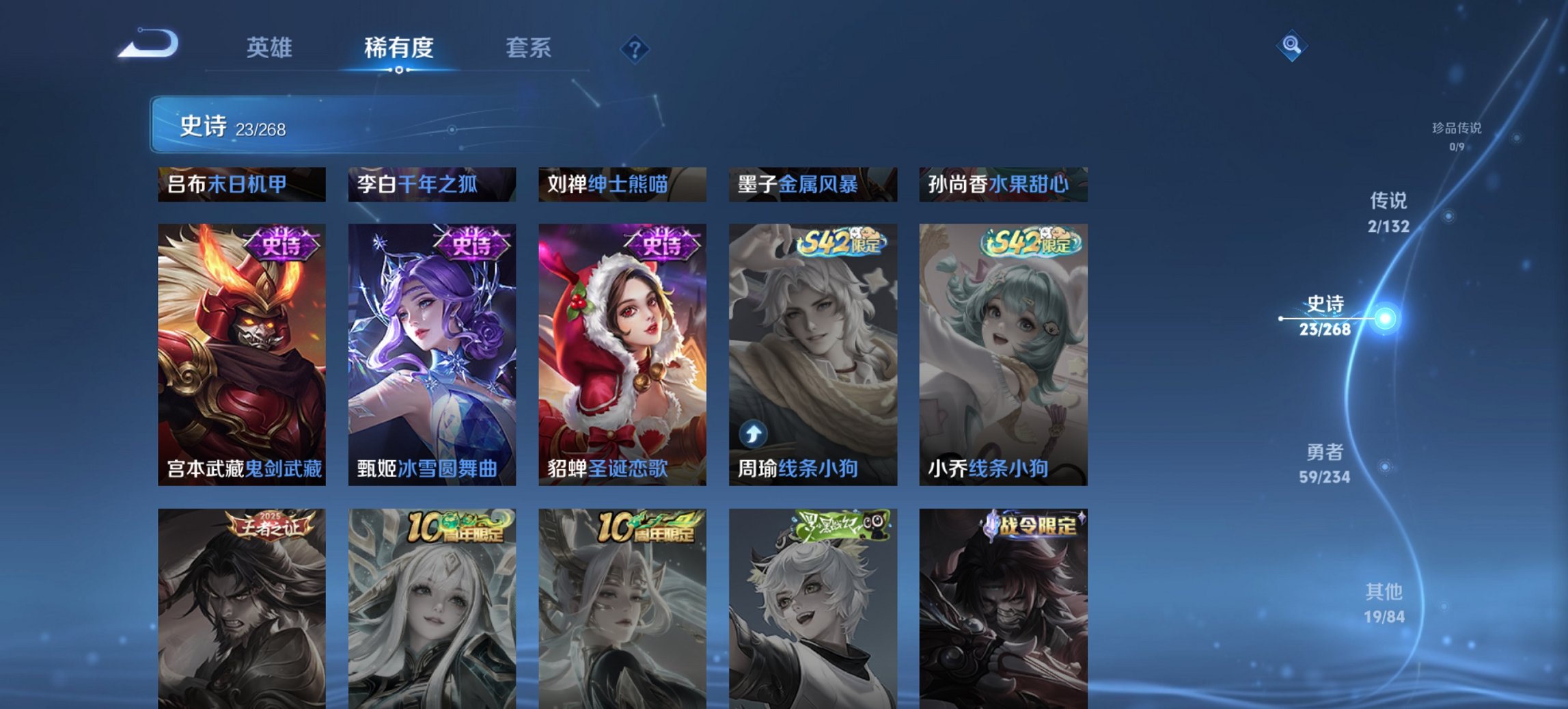Click the help question mark icon
Viewport: 1568px width, 709px height.
[635, 48]
